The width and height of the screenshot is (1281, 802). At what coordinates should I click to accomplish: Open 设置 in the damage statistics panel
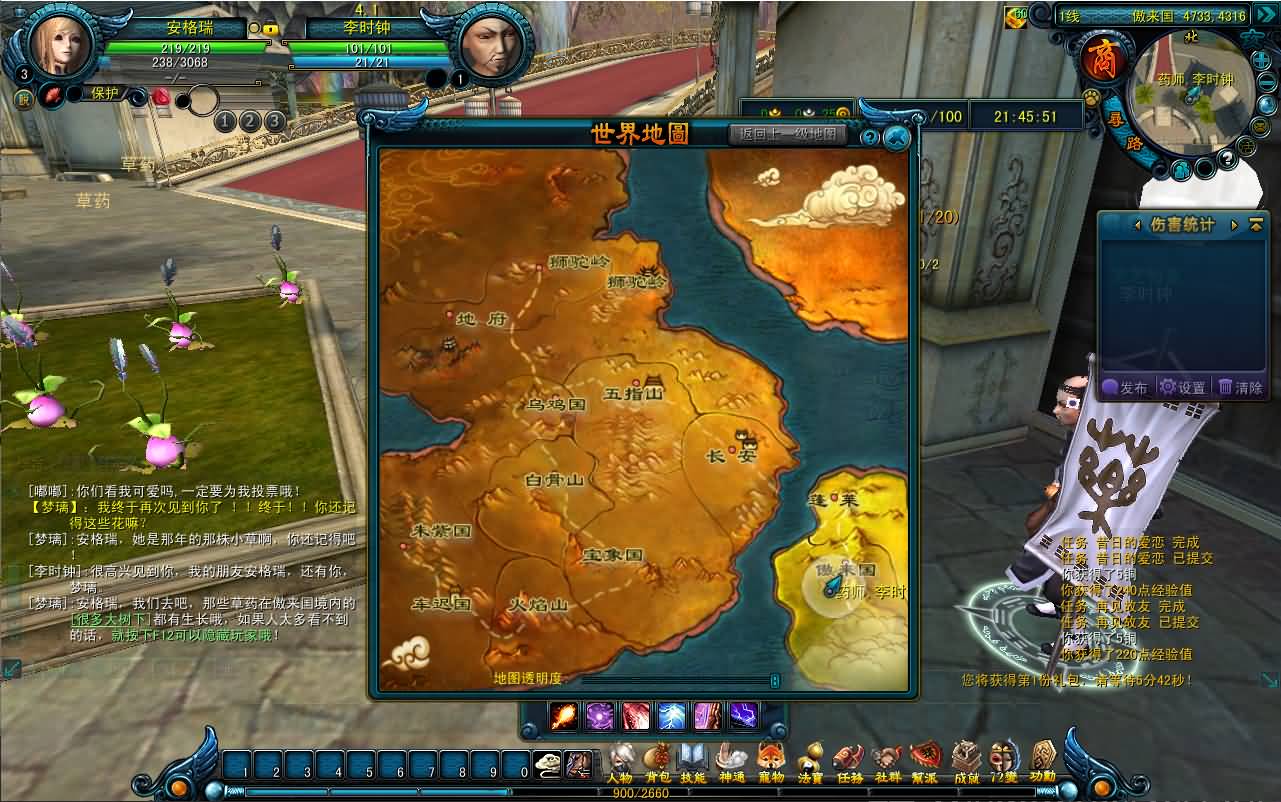click(1182, 387)
